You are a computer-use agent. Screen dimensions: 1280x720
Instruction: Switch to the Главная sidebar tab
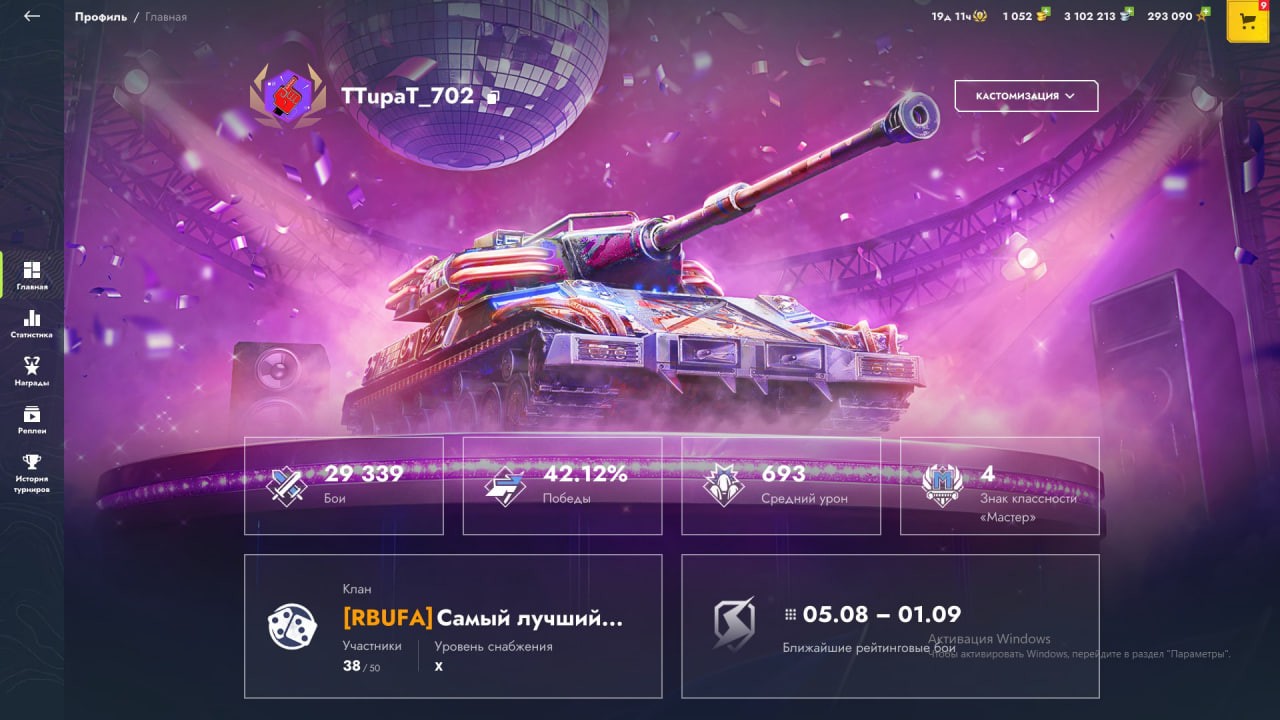[32, 275]
